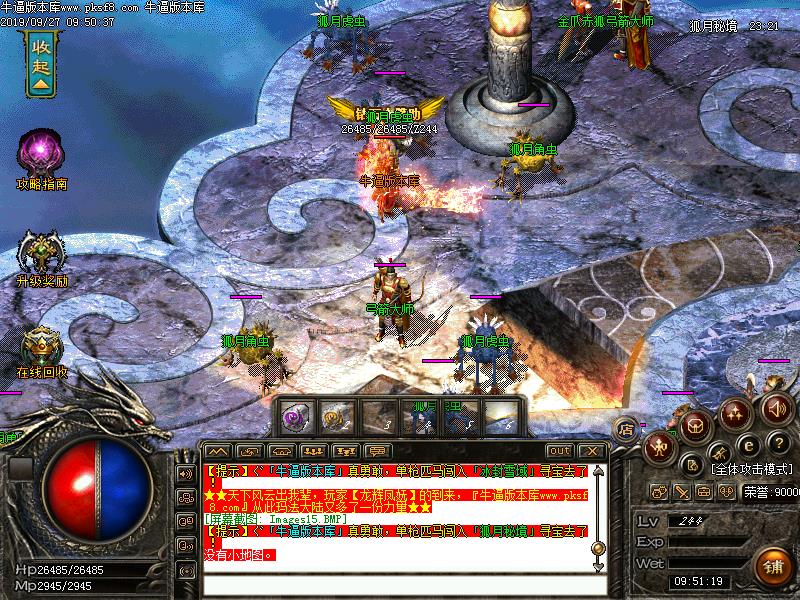Switch the 全体攻击模式 attack mode label

752,469
